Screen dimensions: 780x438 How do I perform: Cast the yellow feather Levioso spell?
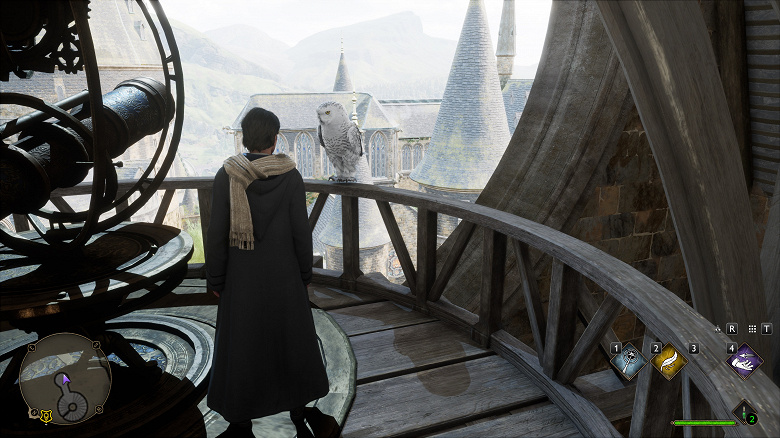[x=668, y=362]
